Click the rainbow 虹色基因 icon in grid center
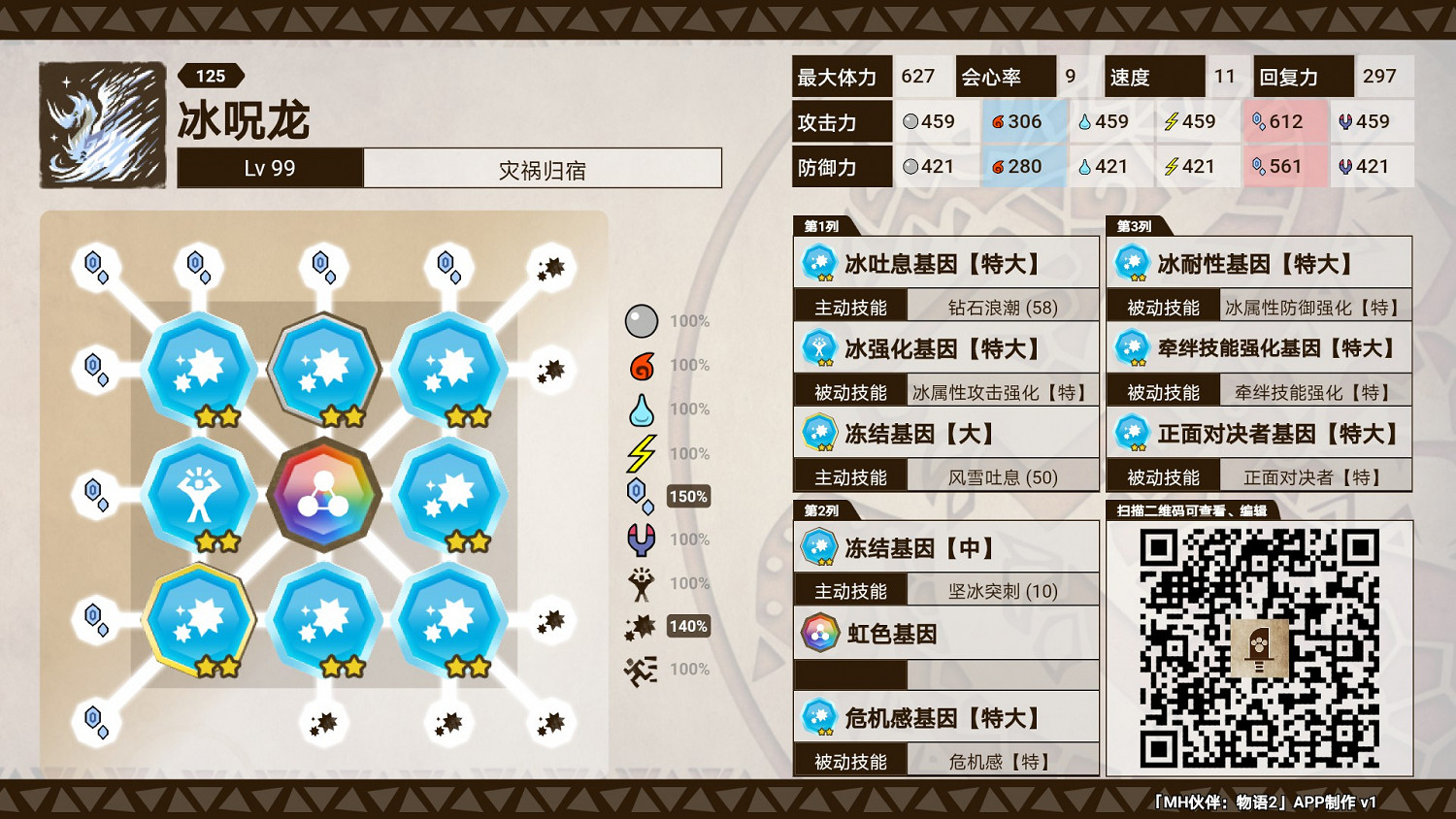 [x=325, y=495]
